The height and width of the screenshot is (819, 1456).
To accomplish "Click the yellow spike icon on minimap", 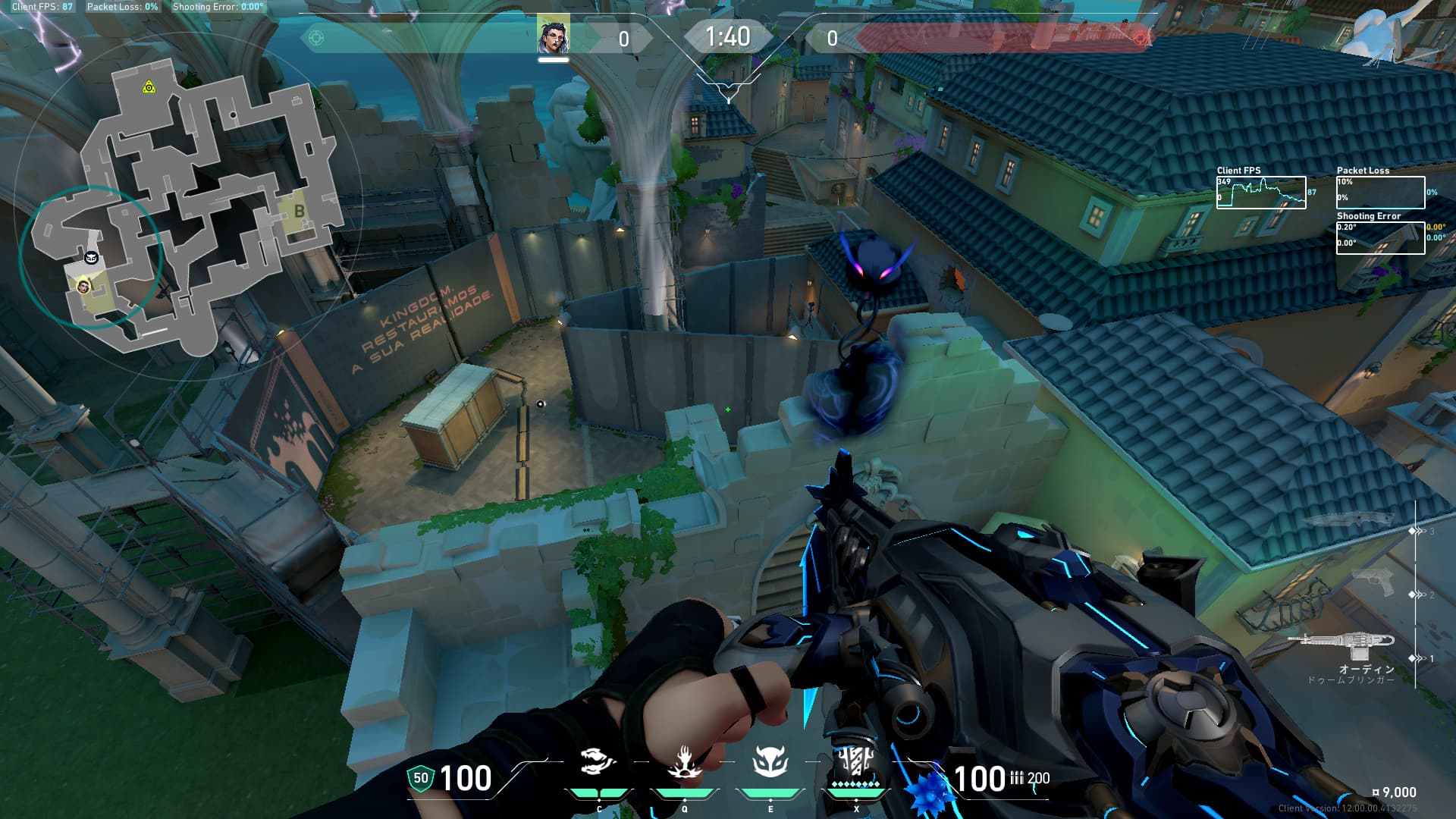I will (x=149, y=88).
